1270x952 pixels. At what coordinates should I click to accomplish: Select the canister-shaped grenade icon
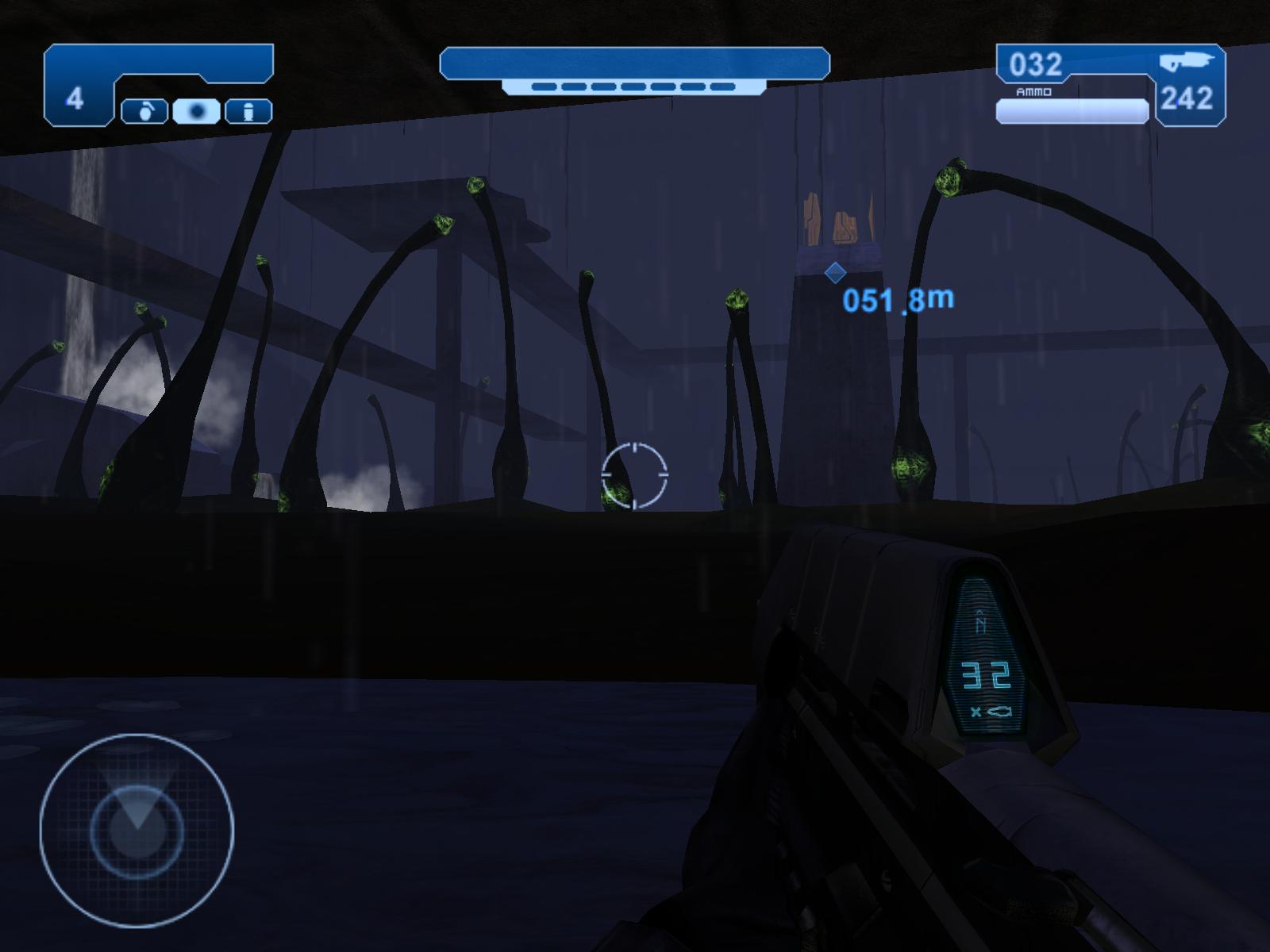[248, 112]
